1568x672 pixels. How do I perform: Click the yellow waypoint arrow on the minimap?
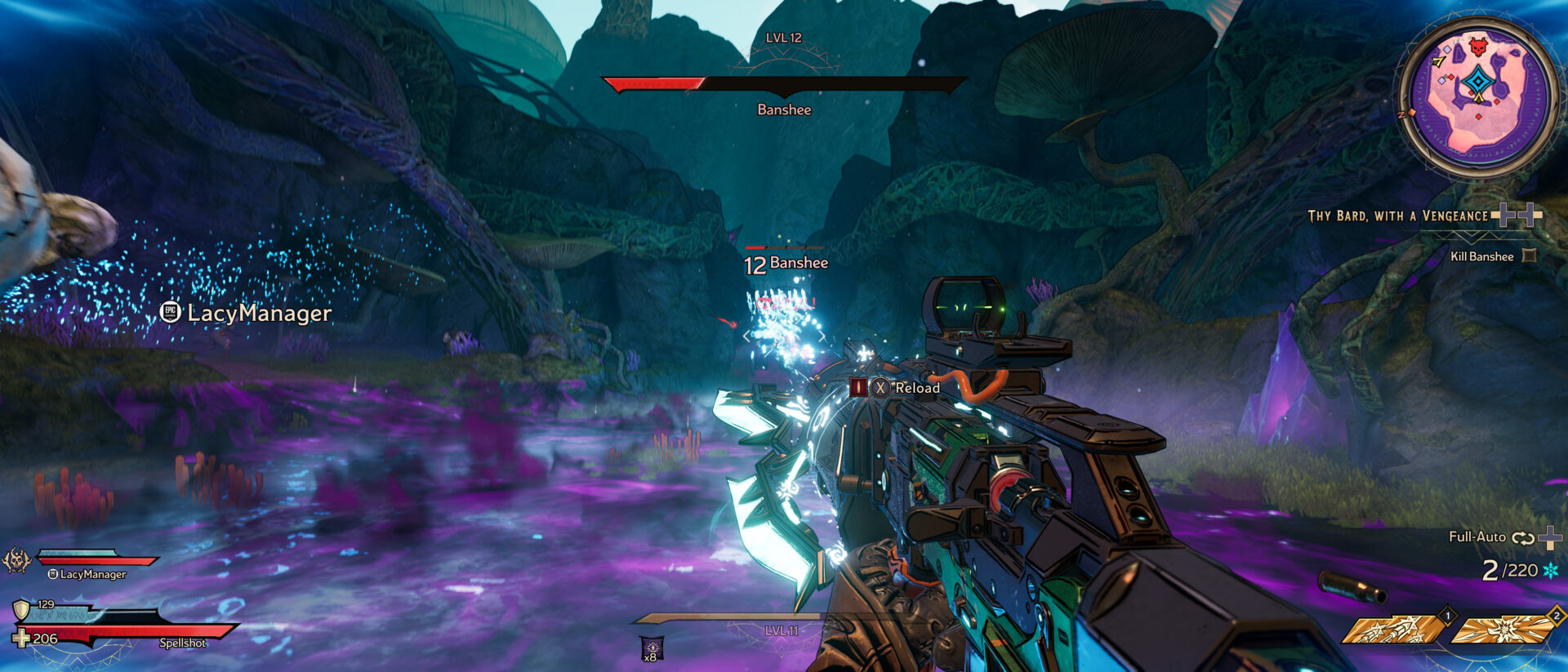(x=1437, y=62)
